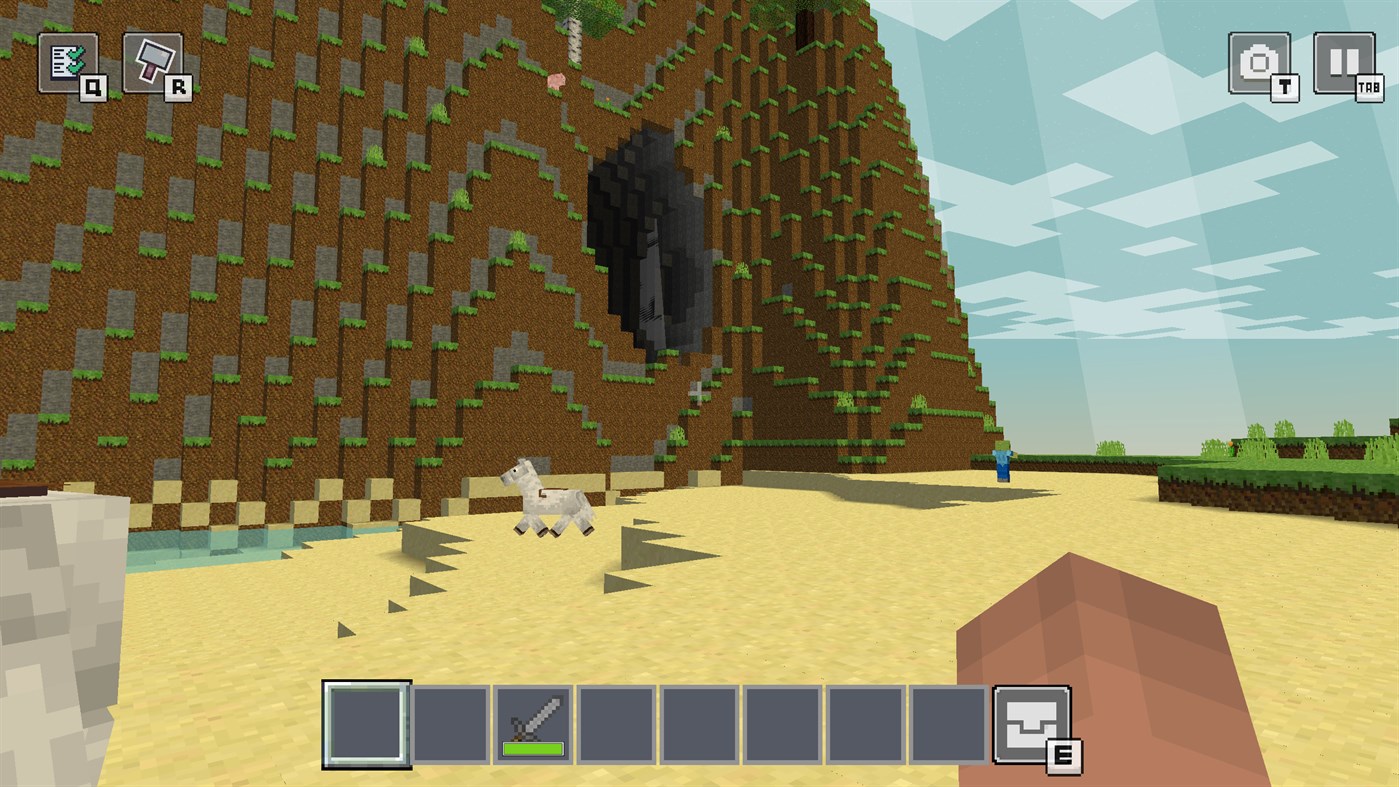The image size is (1399, 787).
Task: Click the Q keybind badge
Action: point(92,86)
